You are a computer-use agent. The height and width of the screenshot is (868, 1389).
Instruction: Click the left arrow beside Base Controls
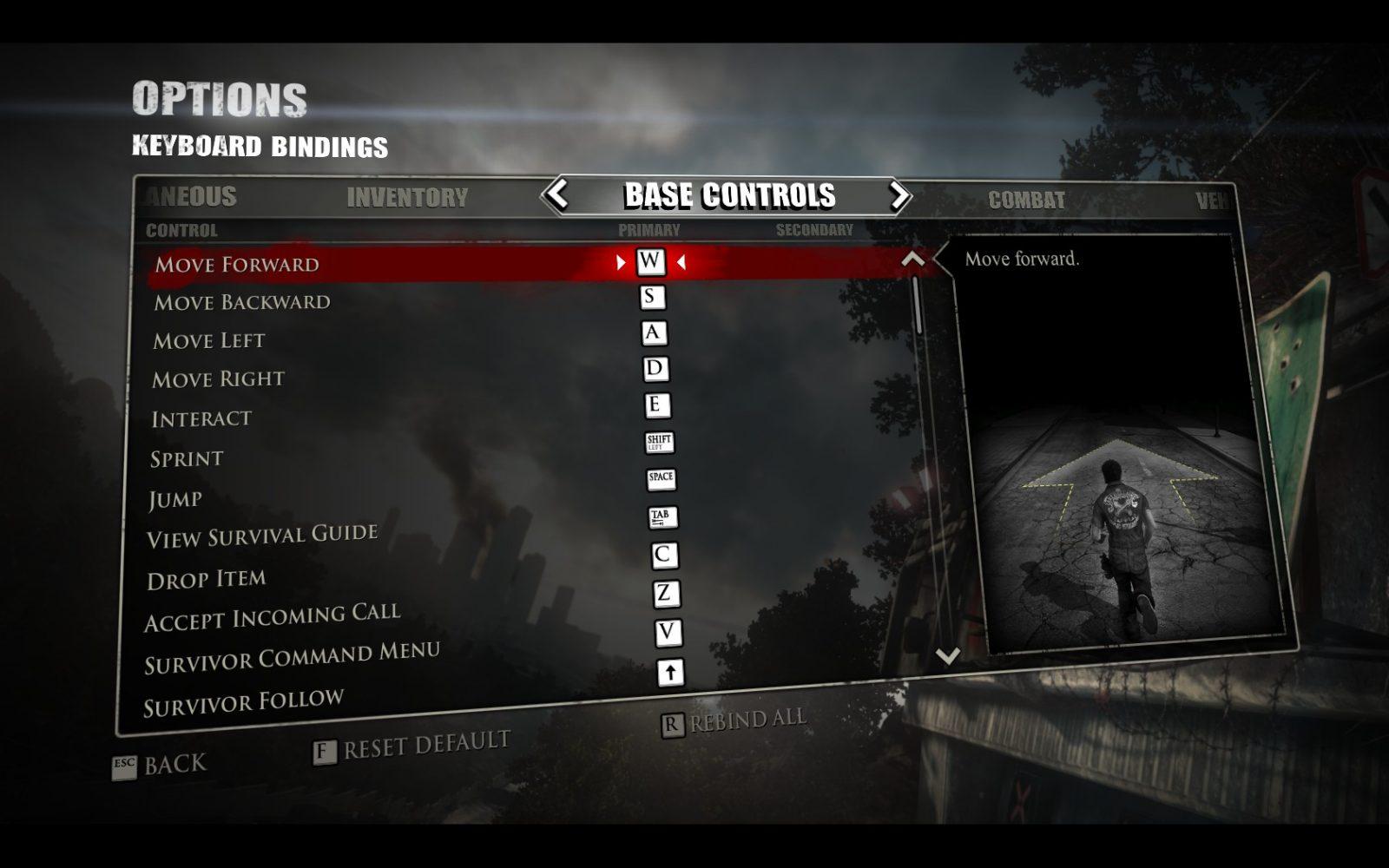(x=557, y=194)
